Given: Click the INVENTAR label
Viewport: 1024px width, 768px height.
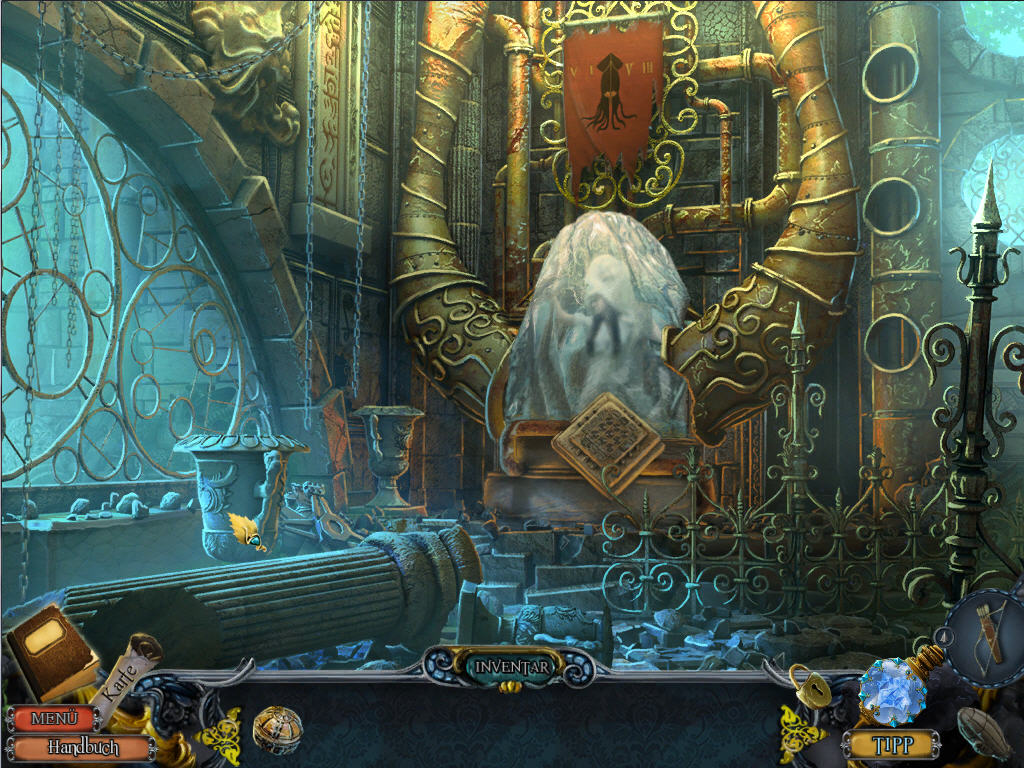Looking at the screenshot, I should click(511, 667).
